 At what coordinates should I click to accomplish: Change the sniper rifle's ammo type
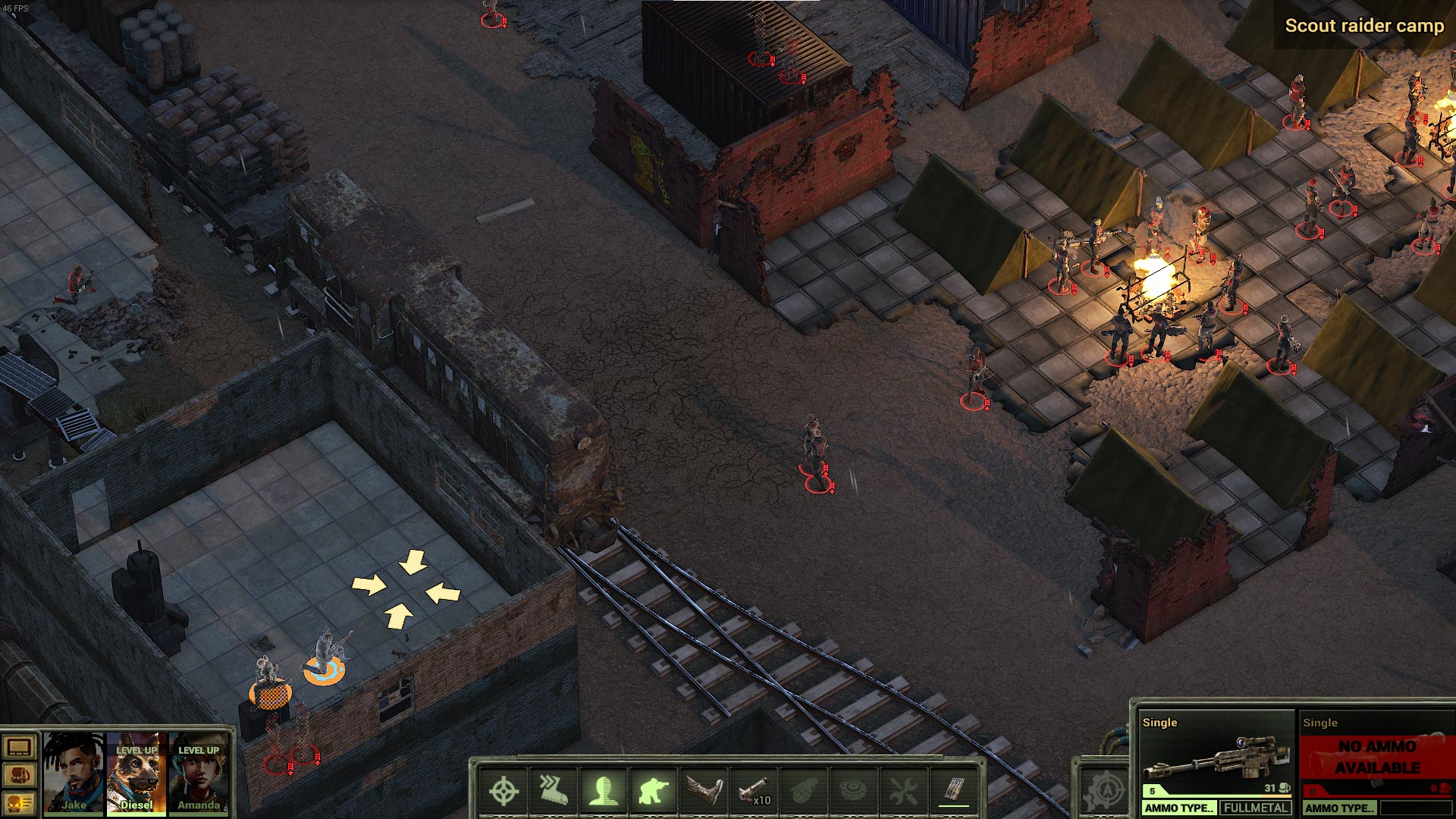1179,808
